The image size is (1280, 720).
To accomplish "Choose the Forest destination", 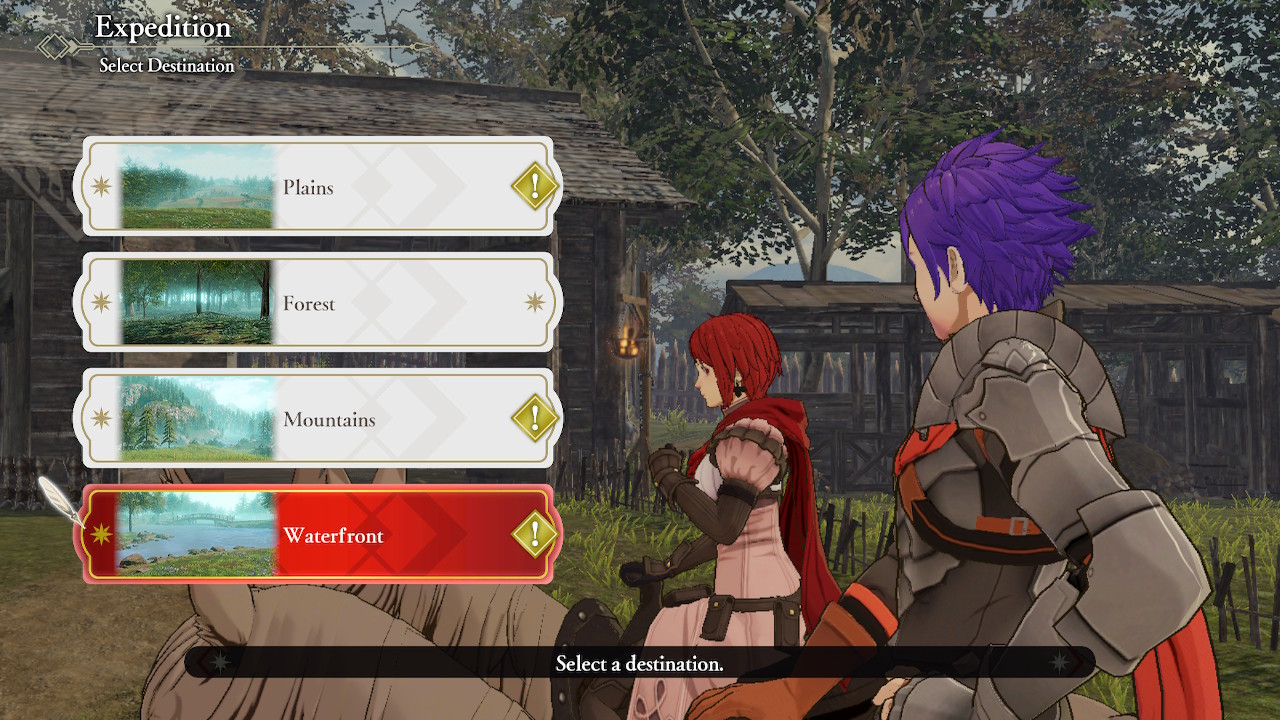I will point(330,303).
